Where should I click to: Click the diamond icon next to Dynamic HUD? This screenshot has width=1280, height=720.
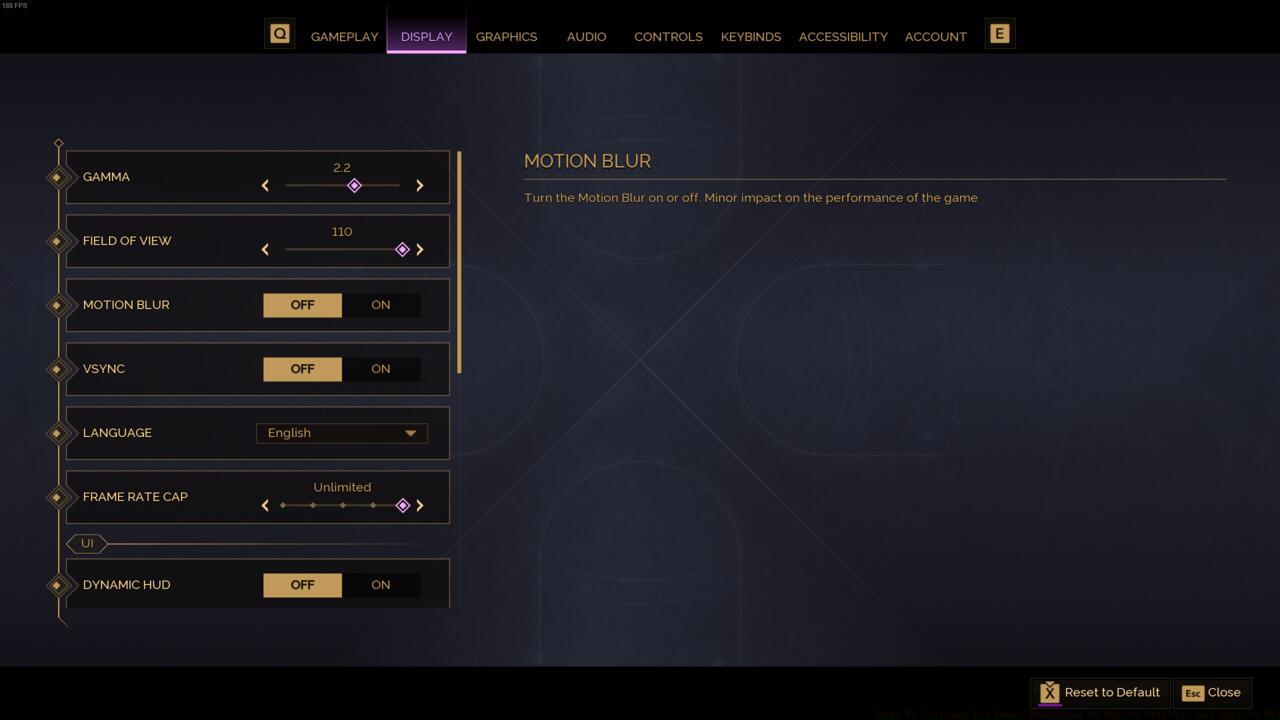[x=58, y=585]
